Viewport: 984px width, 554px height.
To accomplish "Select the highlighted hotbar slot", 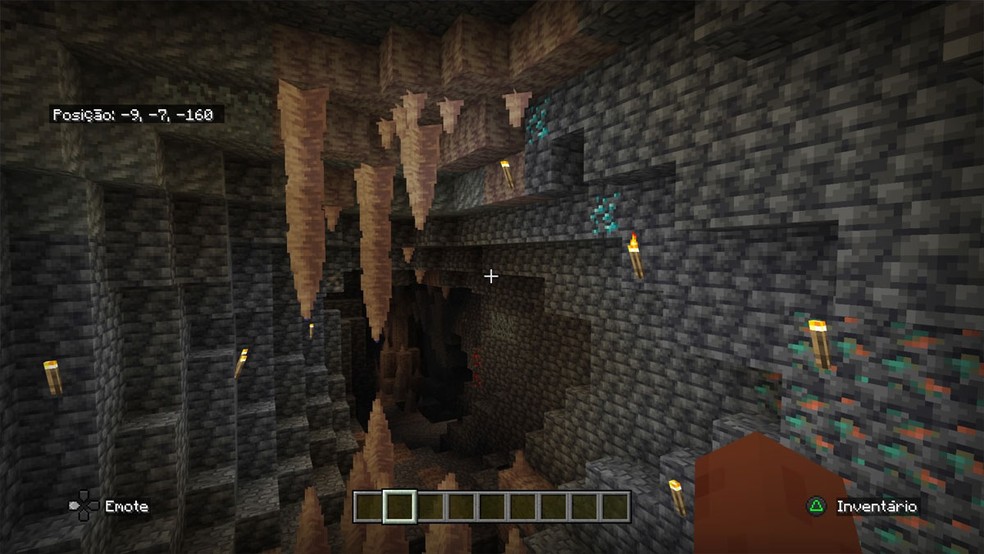I will (x=400, y=506).
